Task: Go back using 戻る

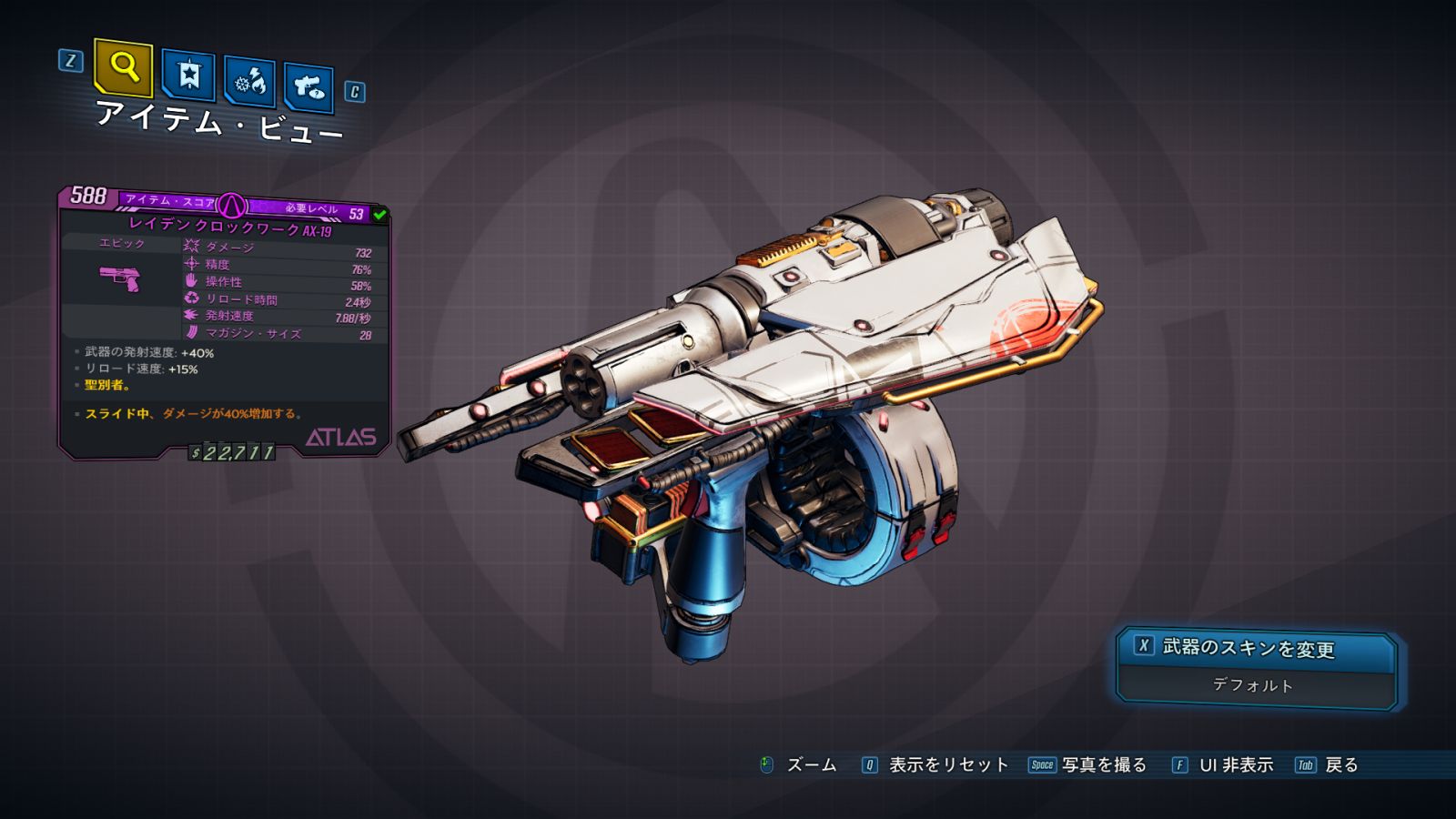Action: click(x=1340, y=765)
